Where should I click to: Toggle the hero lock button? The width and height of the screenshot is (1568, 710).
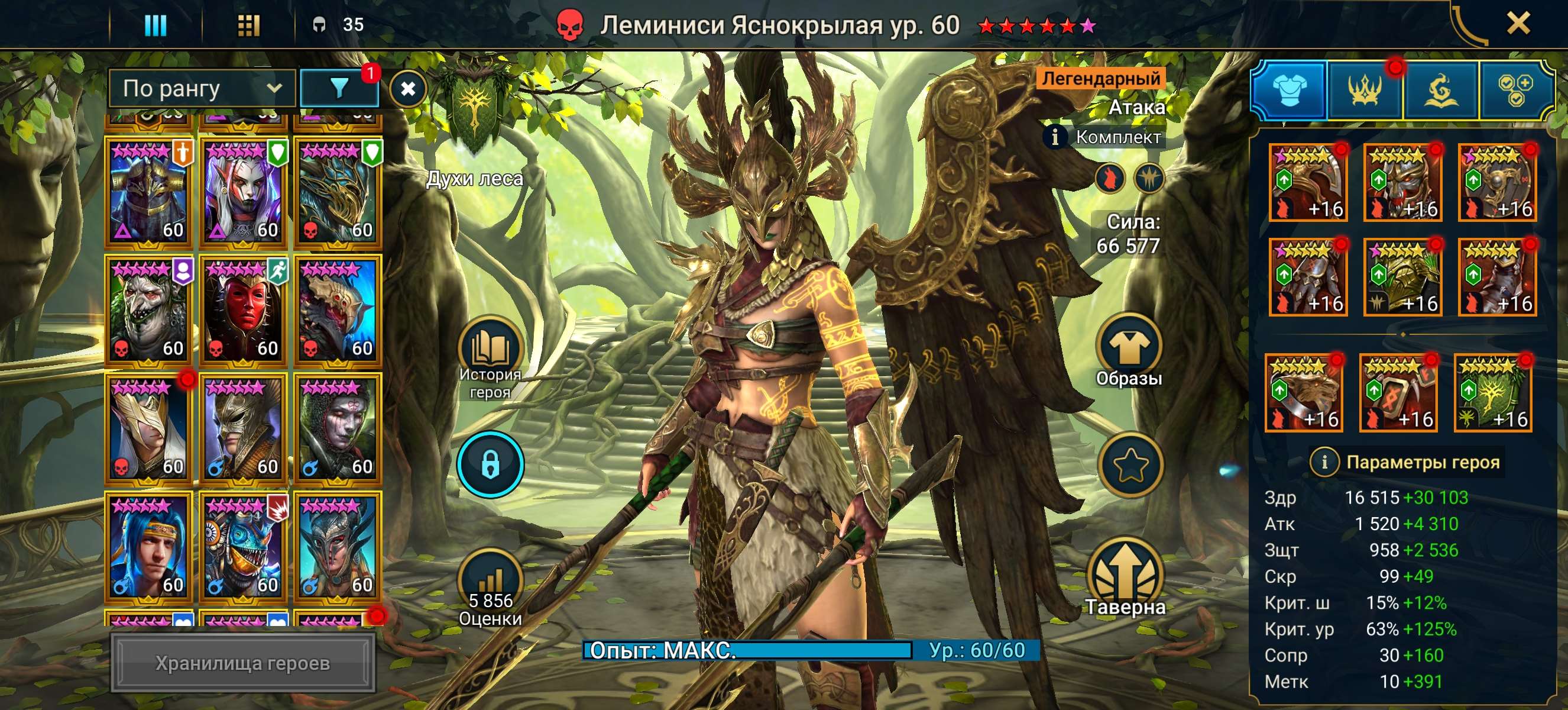pyautogui.click(x=490, y=464)
